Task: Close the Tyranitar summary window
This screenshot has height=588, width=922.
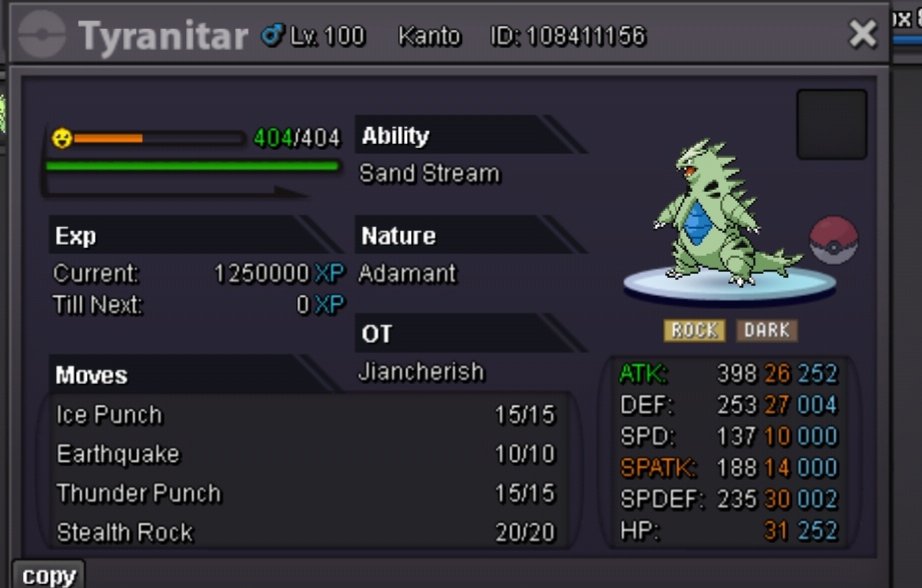Action: [862, 35]
